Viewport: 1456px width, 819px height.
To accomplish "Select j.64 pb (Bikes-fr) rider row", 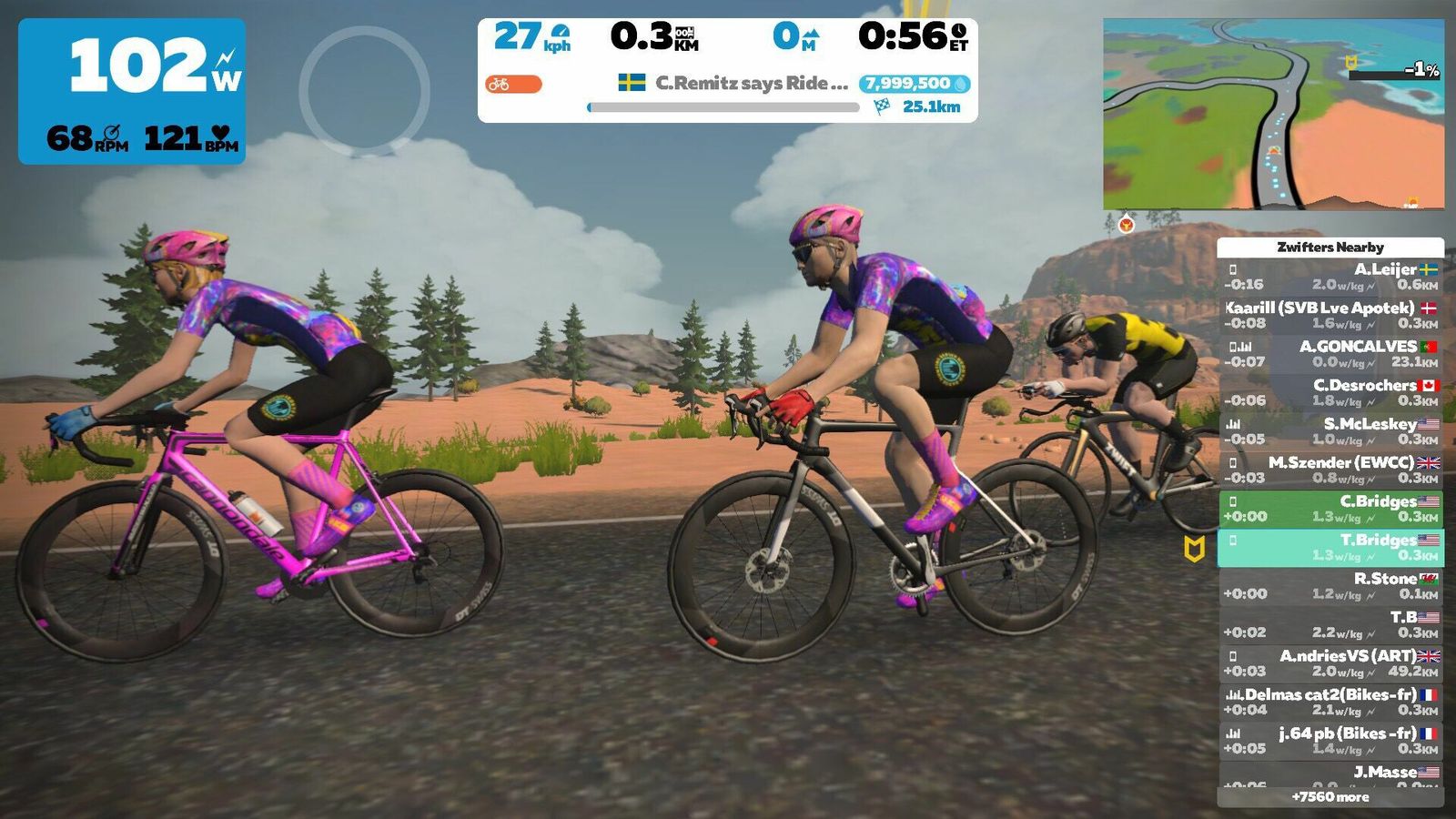I will pyautogui.click(x=1330, y=741).
